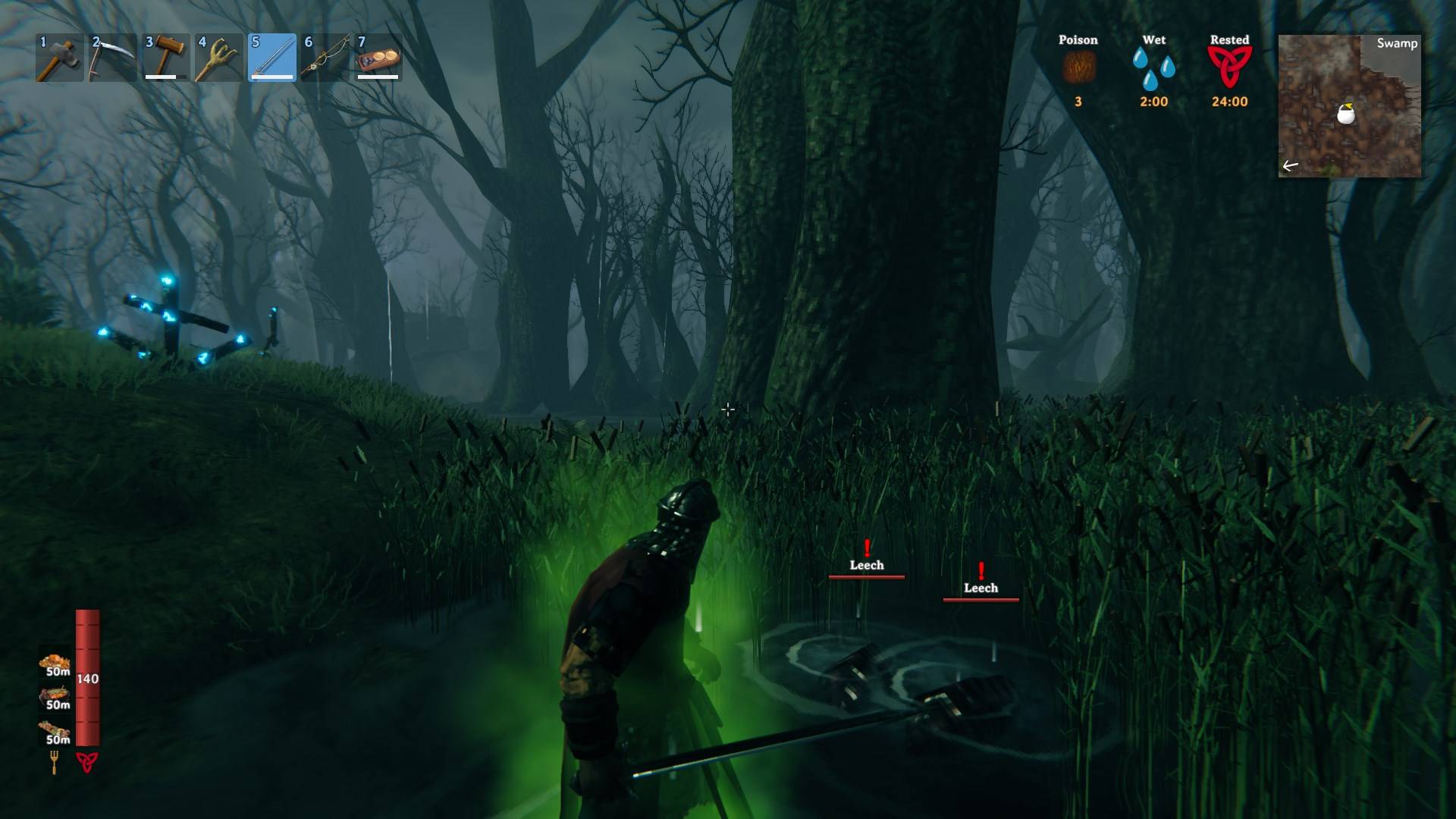Click the white arrow on the minimap

click(1291, 163)
